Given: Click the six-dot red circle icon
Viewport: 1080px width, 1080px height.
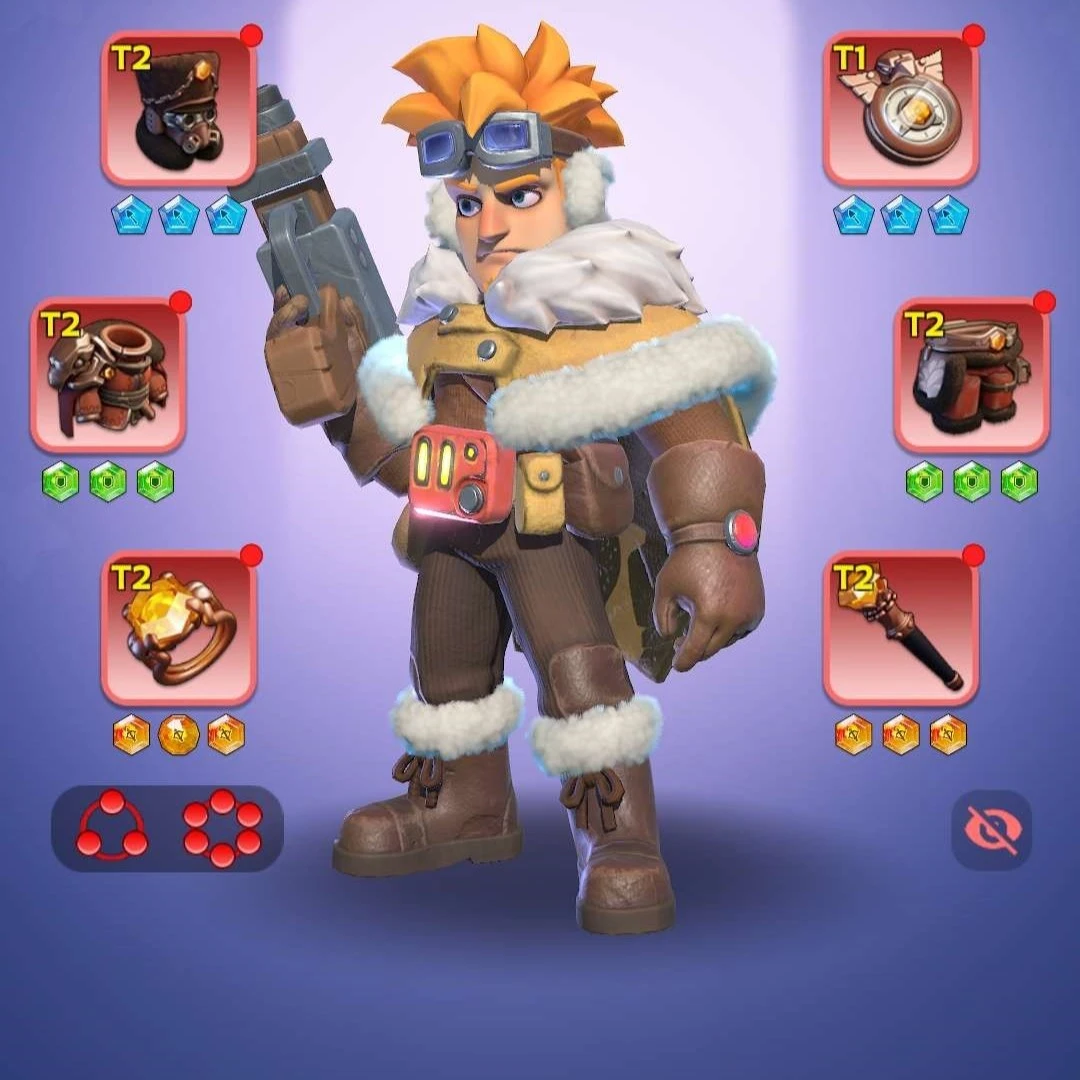Looking at the screenshot, I should point(222,827).
